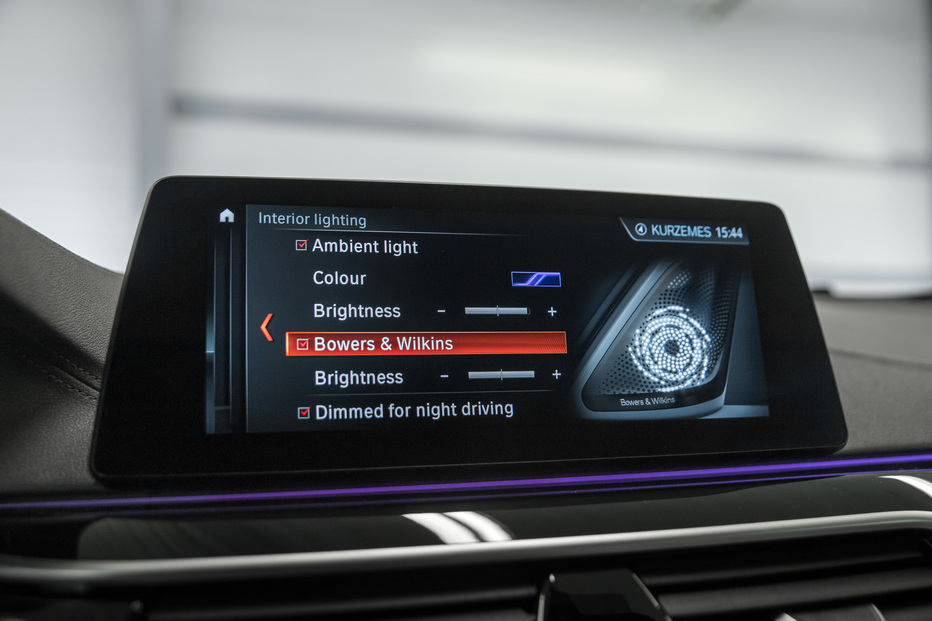Click the red back chevron arrow
This screenshot has height=621, width=932.
coord(266,327)
